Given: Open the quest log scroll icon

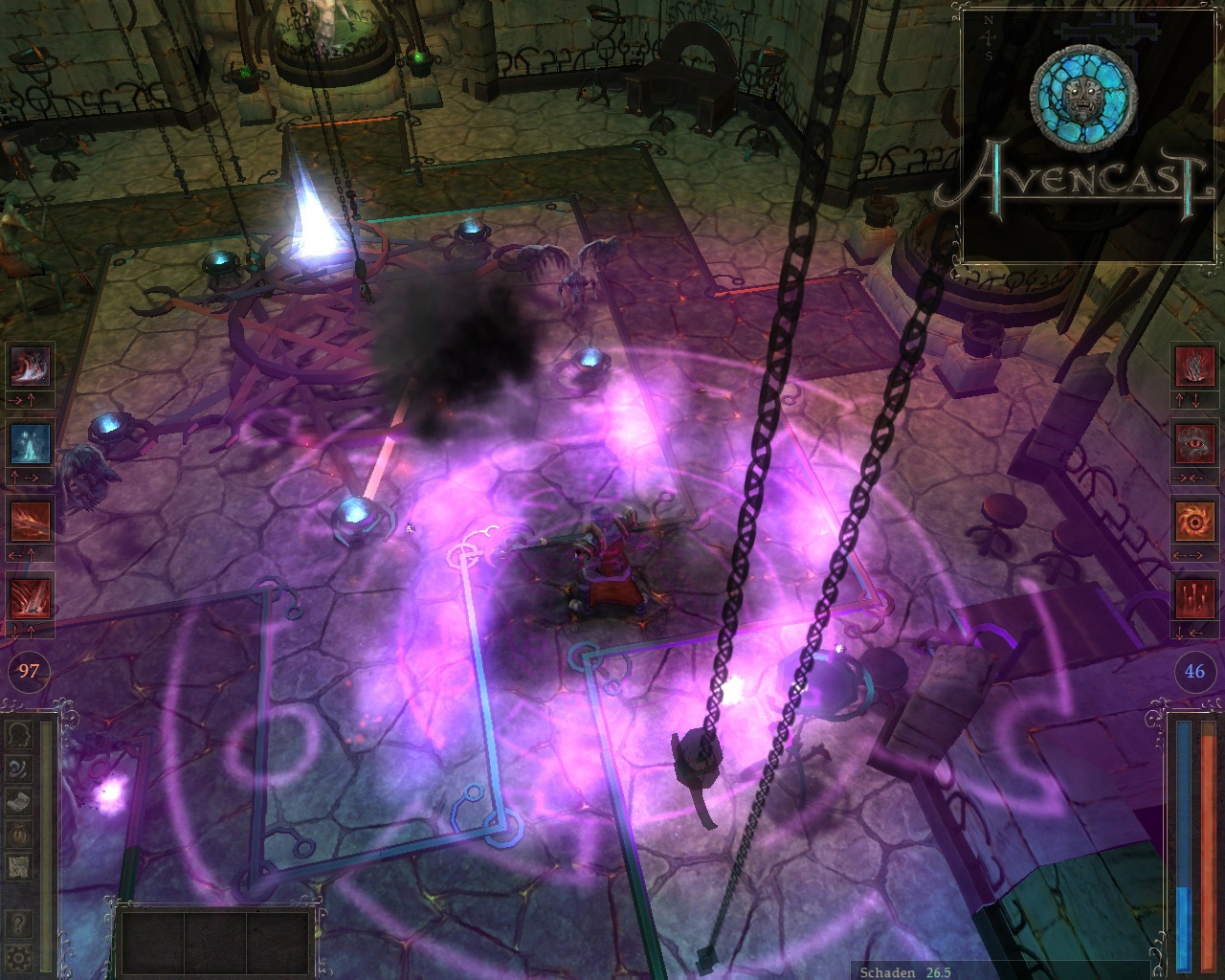Looking at the screenshot, I should click(18, 800).
